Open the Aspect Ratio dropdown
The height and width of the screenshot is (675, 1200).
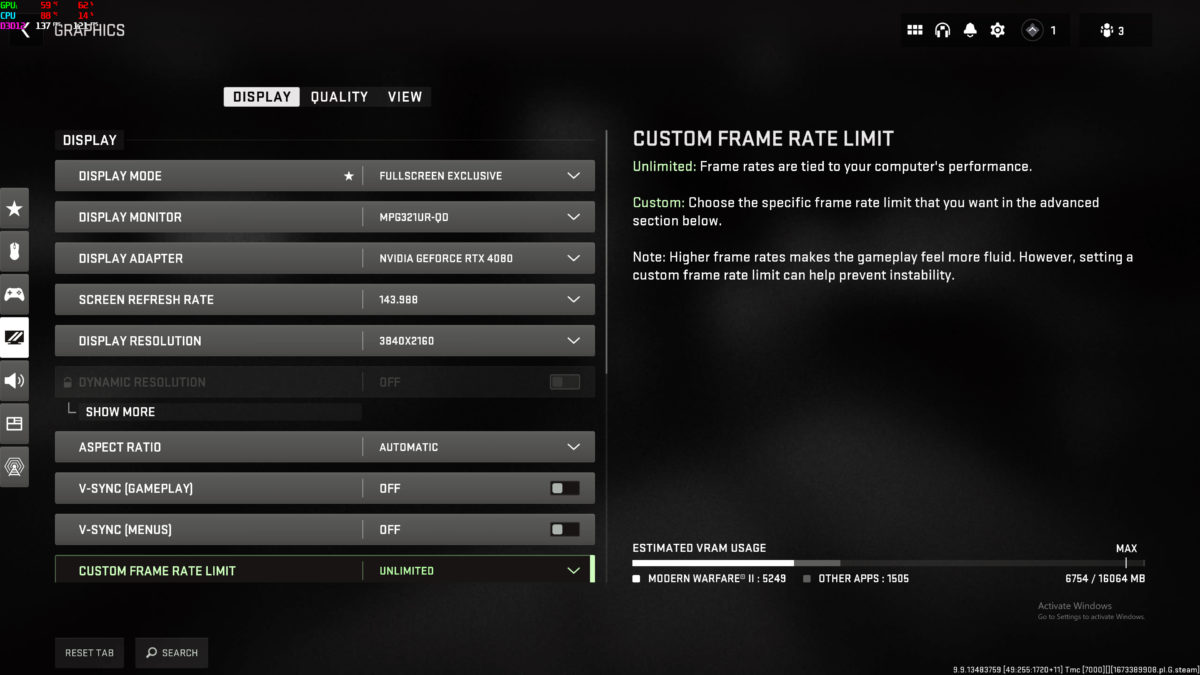coord(573,447)
